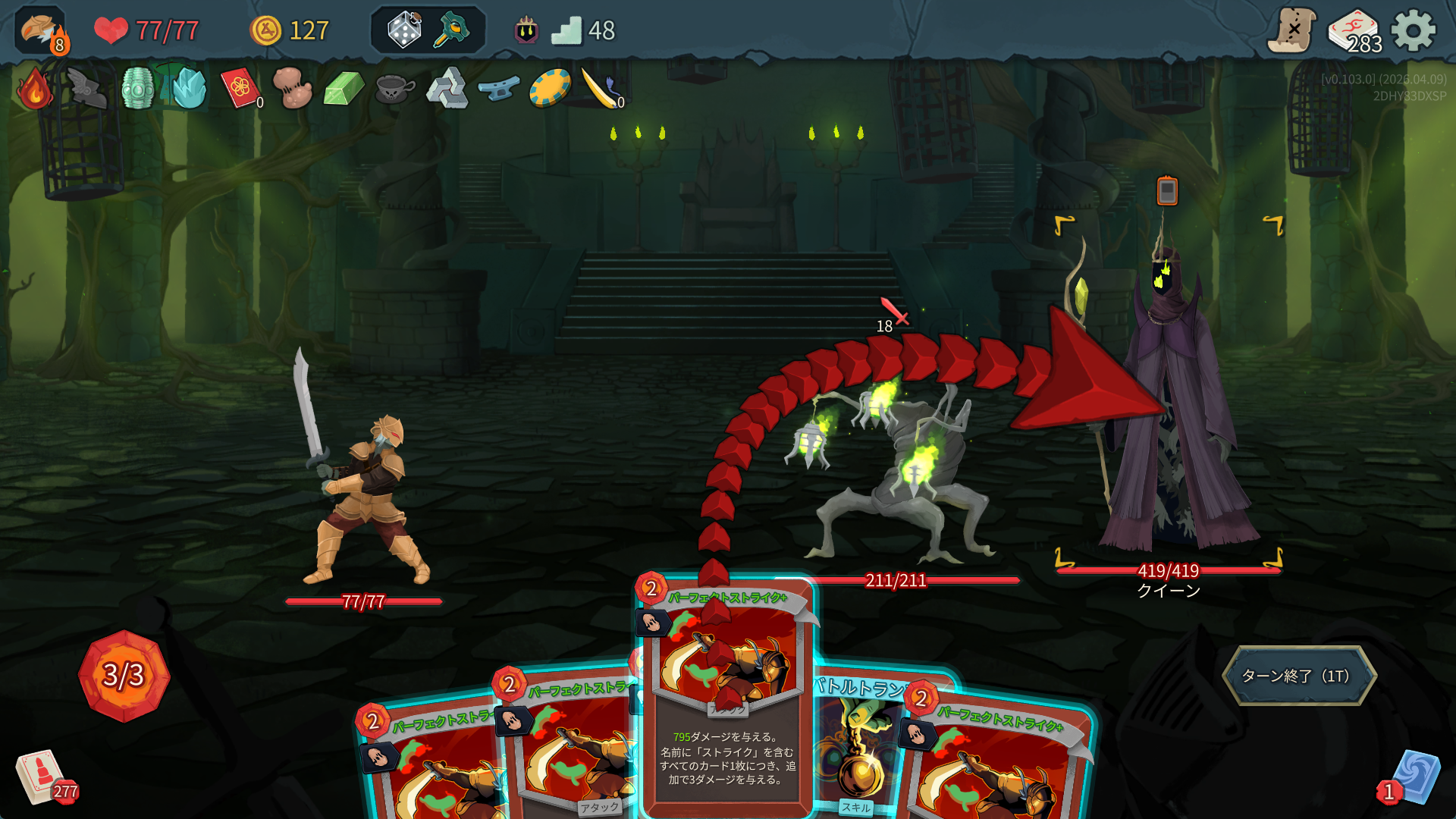This screenshot has height=819, width=1456.
Task: Use the dice potion
Action: (404, 30)
